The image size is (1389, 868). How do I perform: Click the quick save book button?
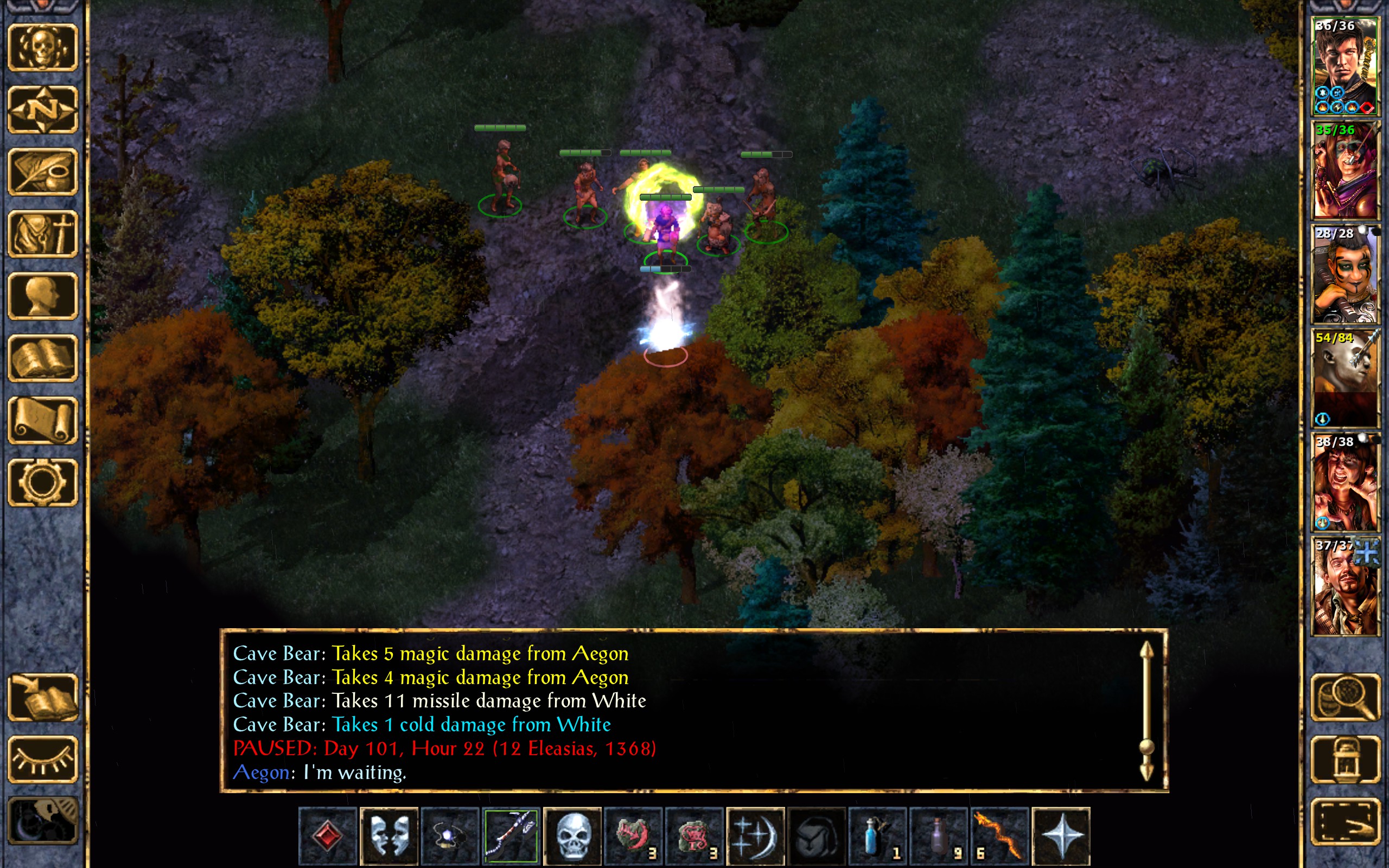tap(42, 698)
